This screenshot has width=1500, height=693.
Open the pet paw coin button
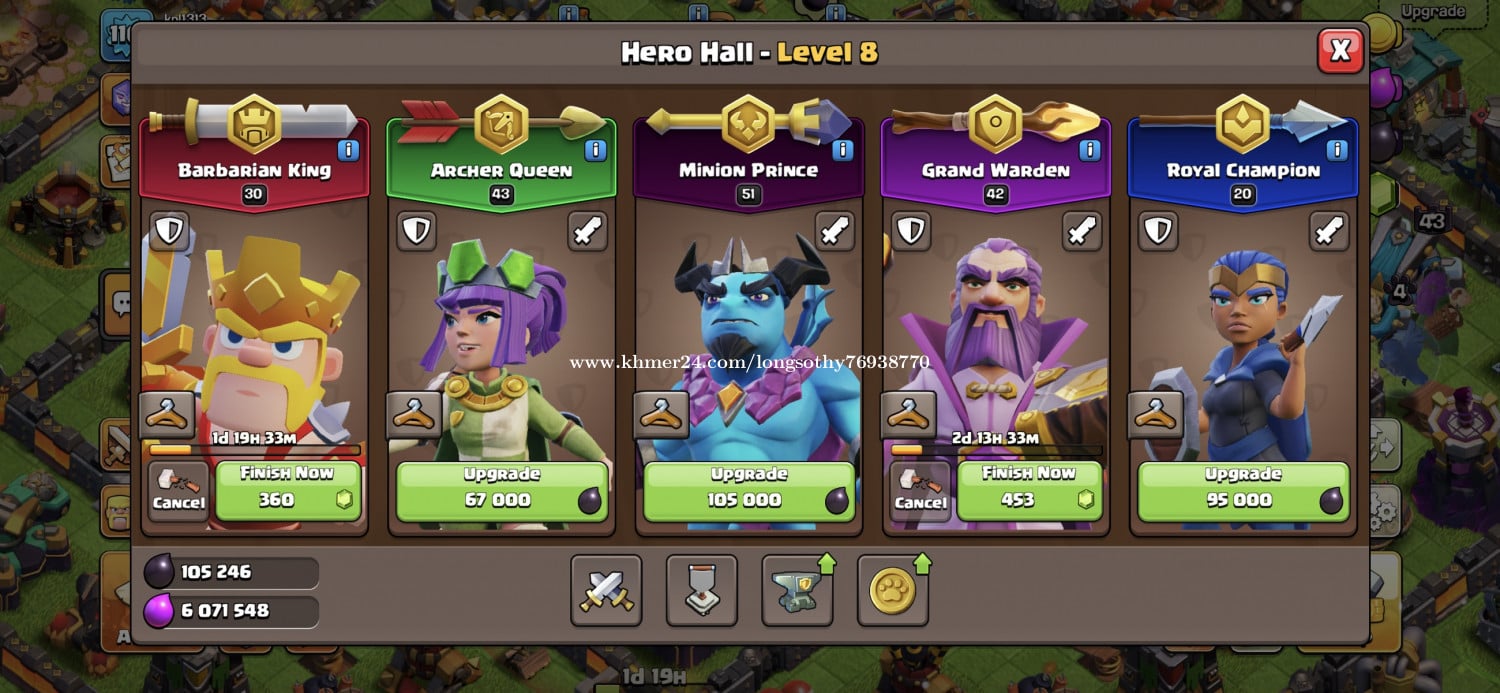(892, 590)
